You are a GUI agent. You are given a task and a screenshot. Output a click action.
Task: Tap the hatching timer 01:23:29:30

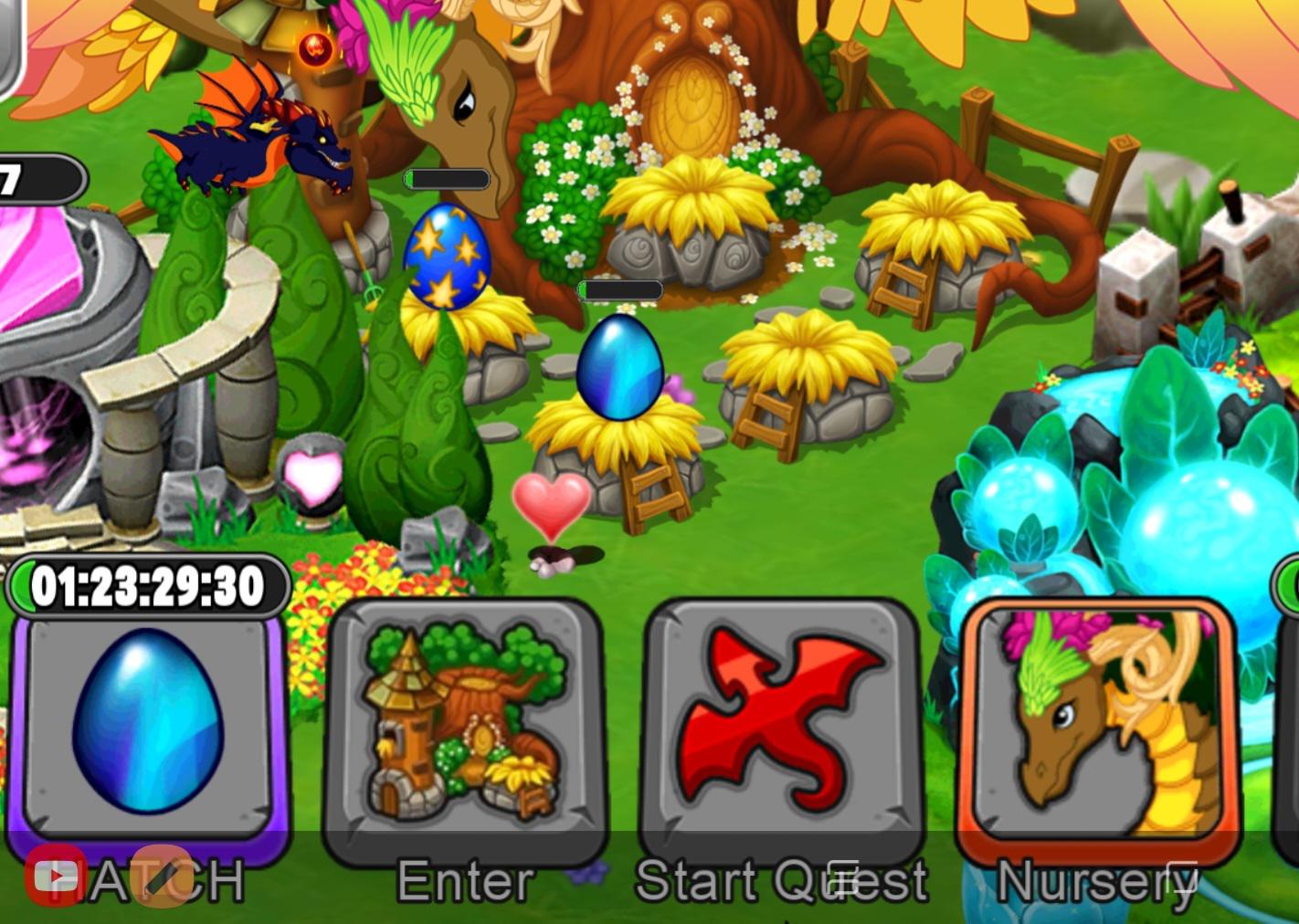pyautogui.click(x=149, y=585)
